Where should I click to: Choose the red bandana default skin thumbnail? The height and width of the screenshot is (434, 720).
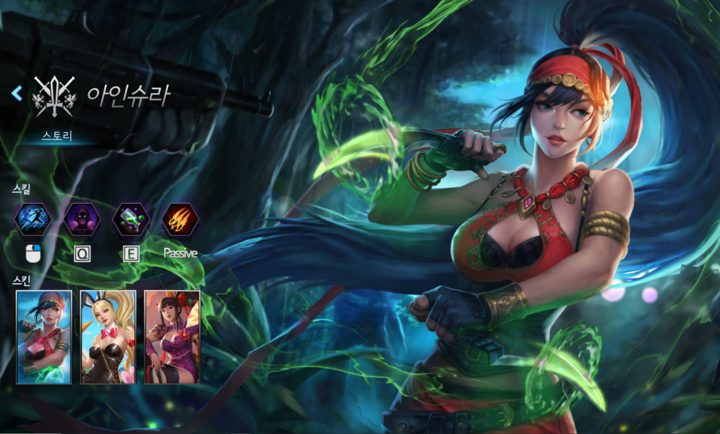[44, 337]
